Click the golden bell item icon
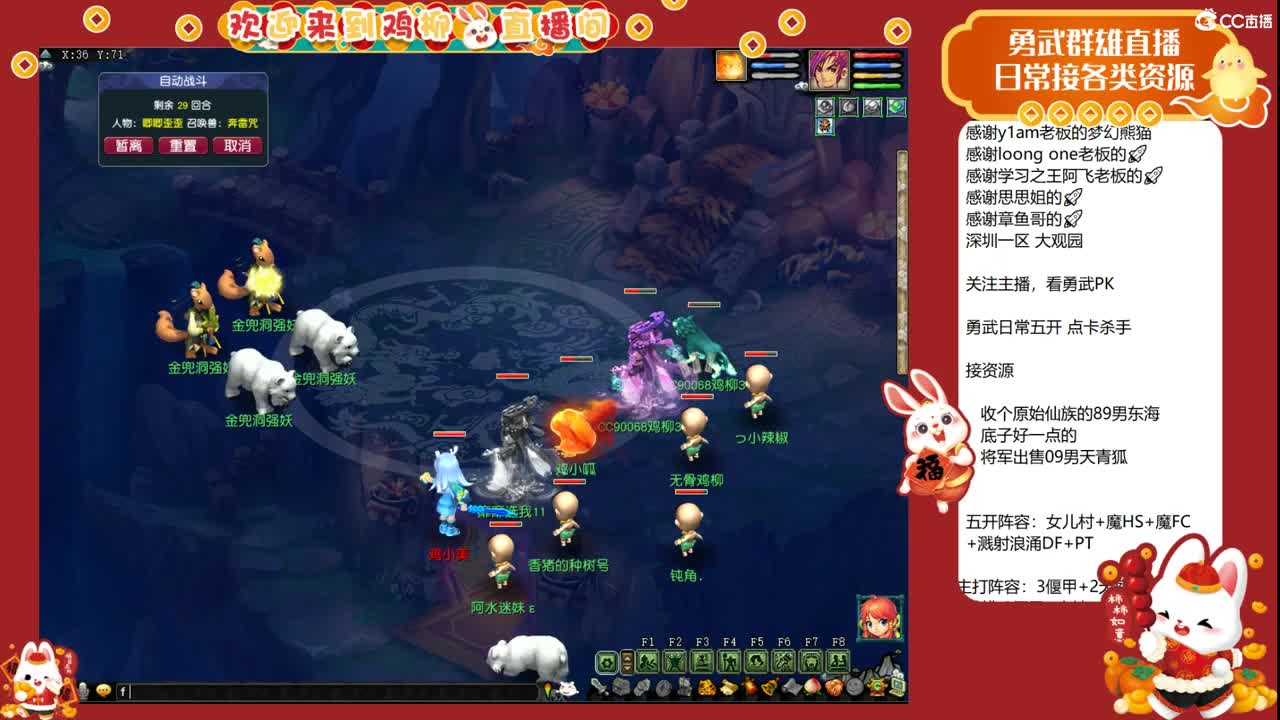This screenshot has height=720, width=1280. click(770, 688)
